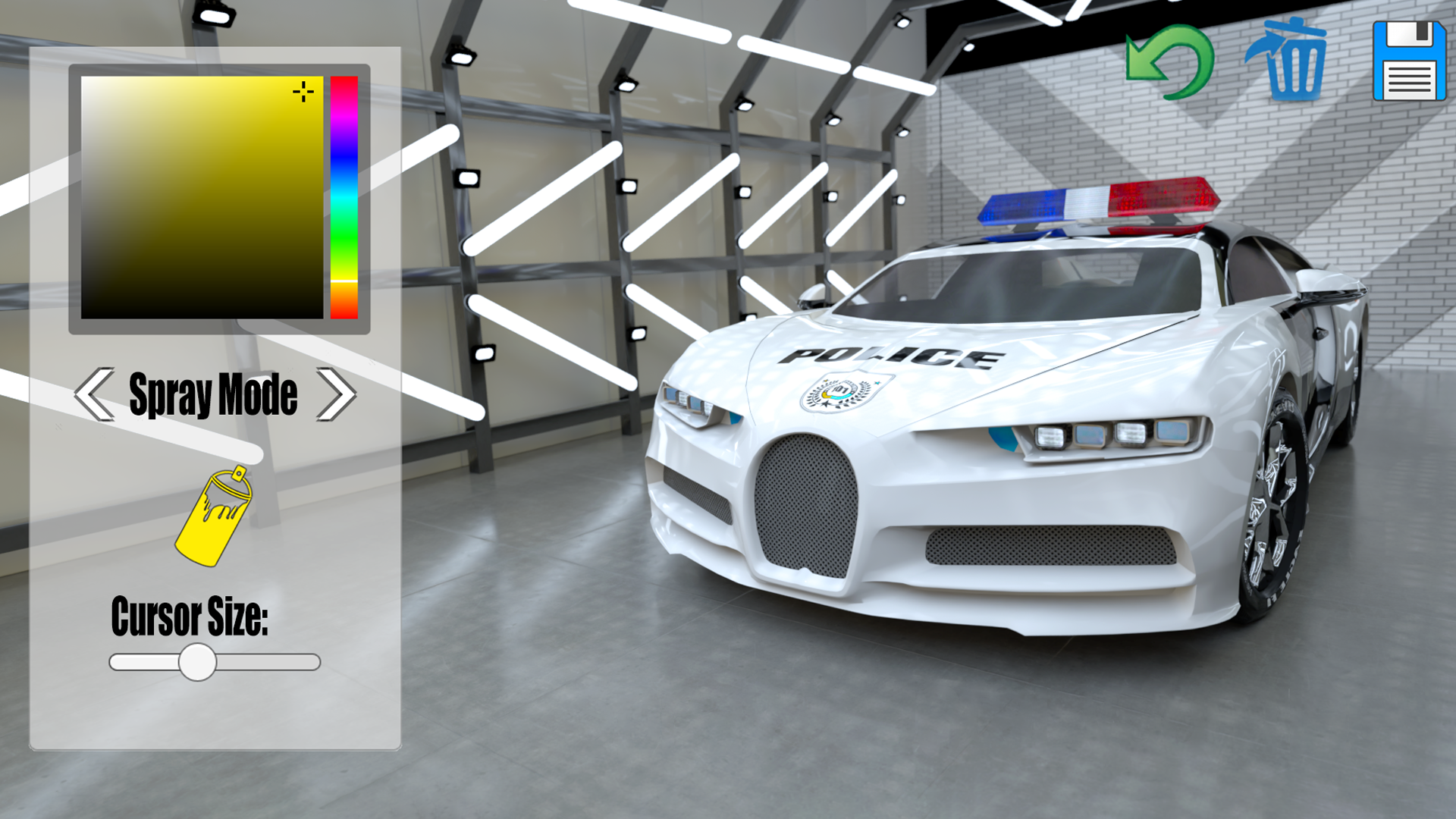Click the right arrow next to Spray Mode
The width and height of the screenshot is (1456, 819).
338,393
